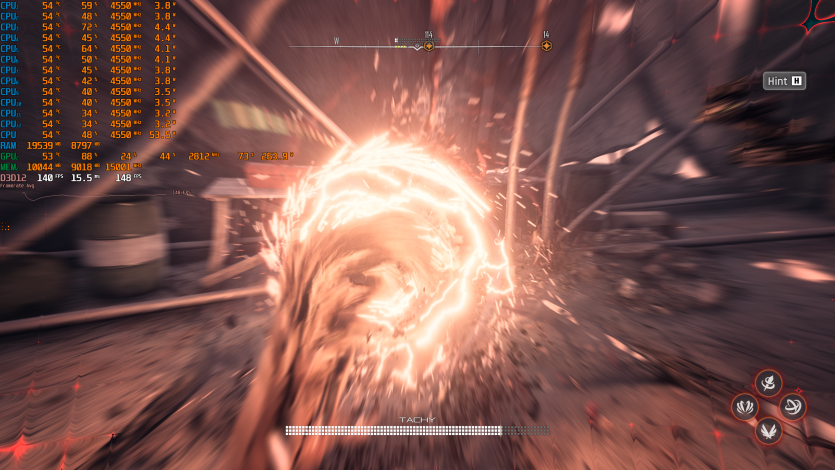This screenshot has width=835, height=470.
Task: Select the nearer hexagon marker on the compass
Action: 428,45
